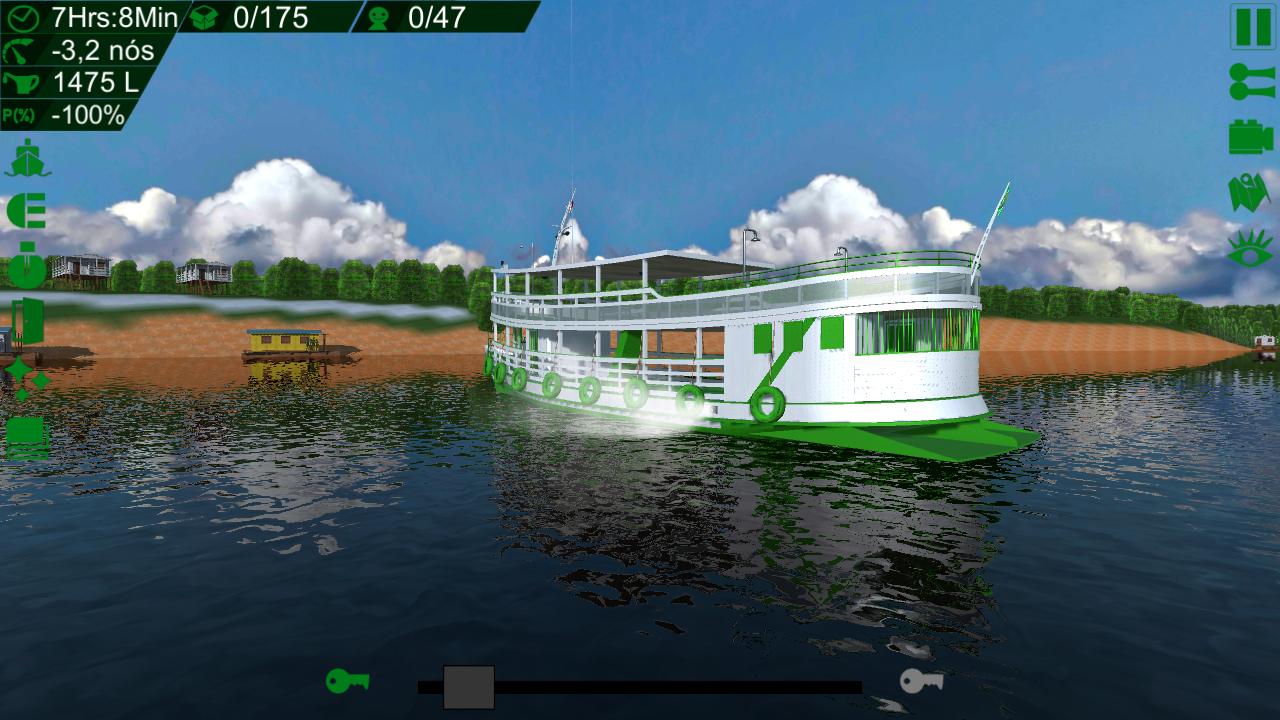Open the book icon
The width and height of the screenshot is (1280, 720).
(x=27, y=437)
